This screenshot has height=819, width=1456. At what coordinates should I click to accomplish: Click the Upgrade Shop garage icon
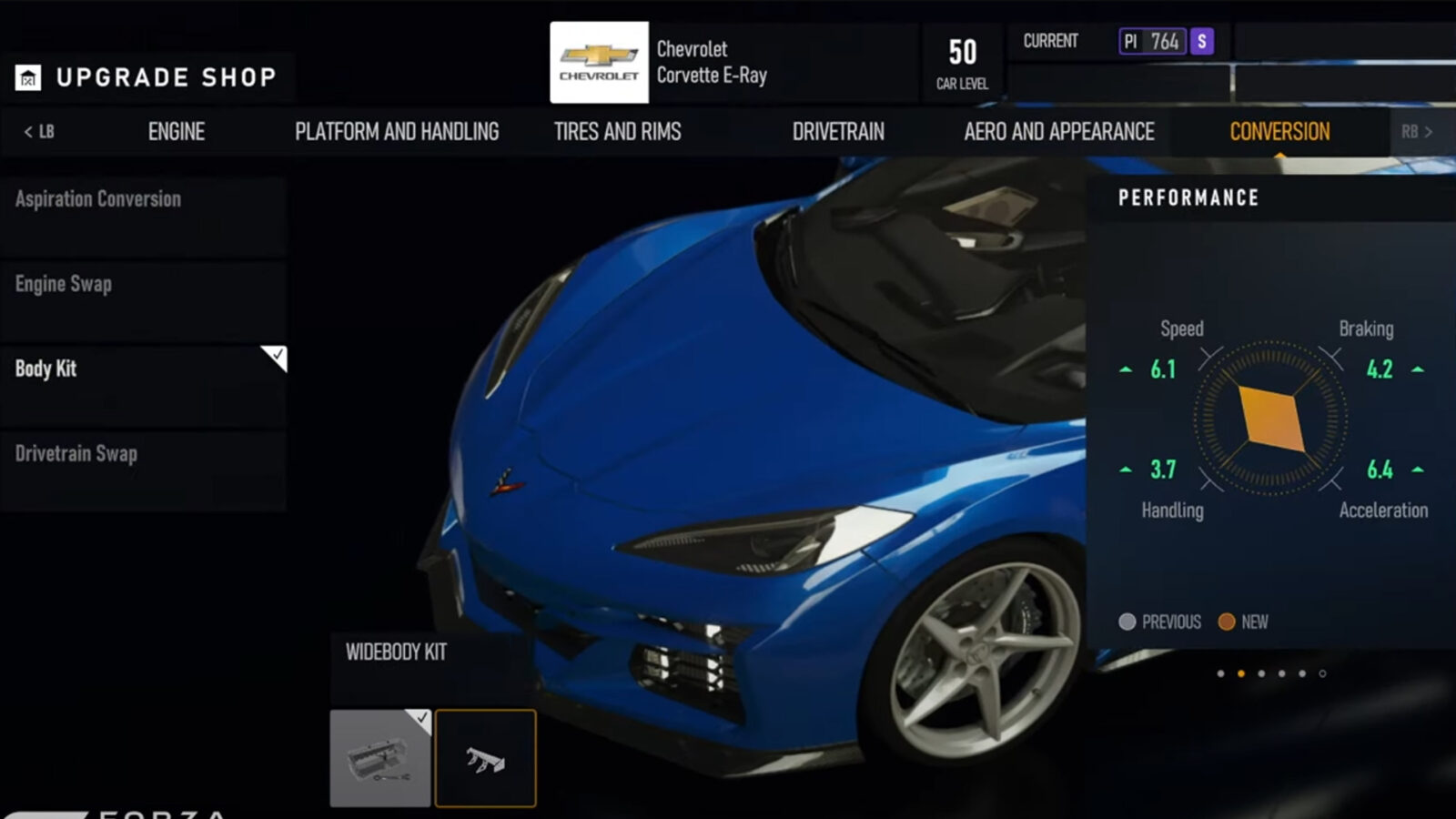pos(28,76)
